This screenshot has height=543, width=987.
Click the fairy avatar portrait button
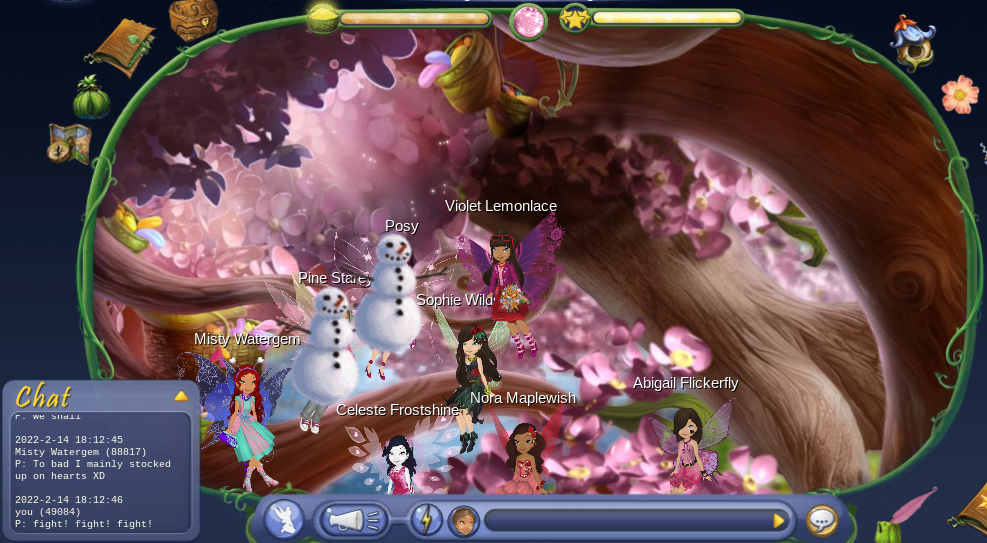tap(462, 520)
